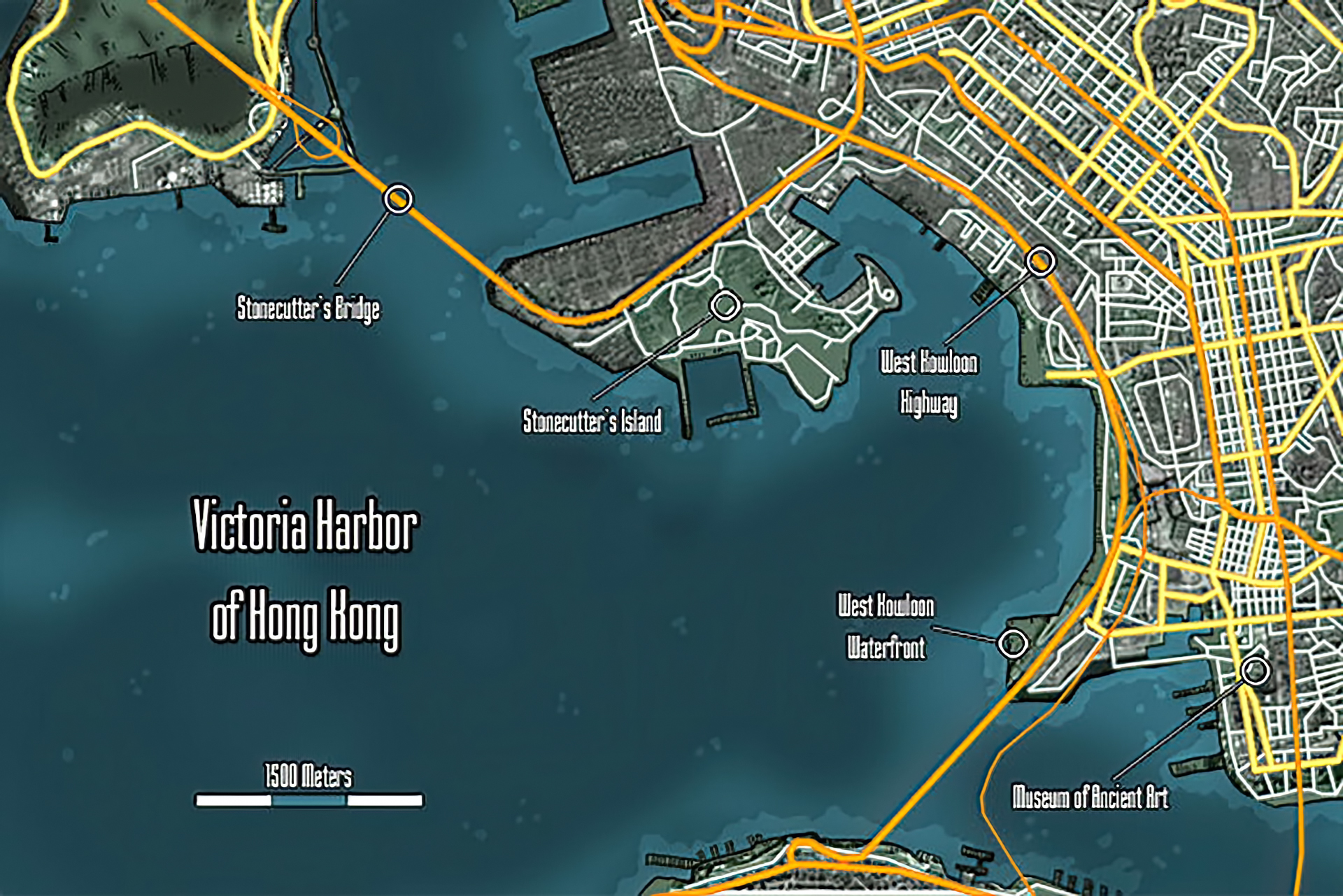
Task: Open the Museum of Ancient Art marker
Action: pyautogui.click(x=1255, y=671)
